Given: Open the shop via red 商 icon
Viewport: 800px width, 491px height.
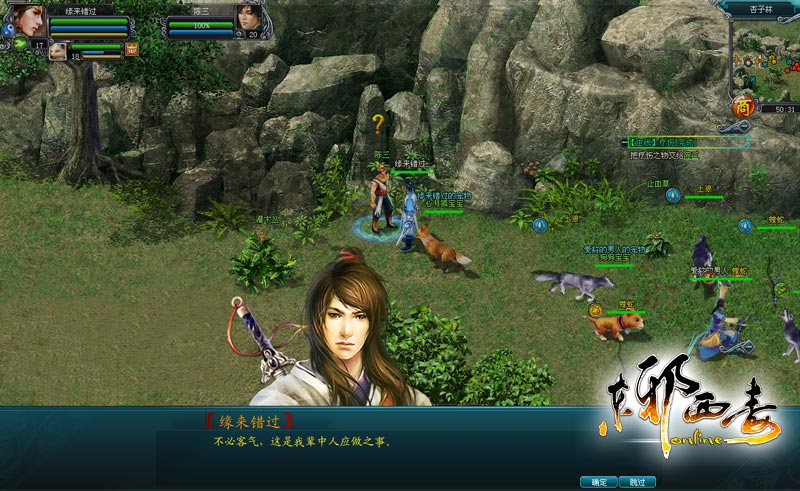Looking at the screenshot, I should point(742,106).
